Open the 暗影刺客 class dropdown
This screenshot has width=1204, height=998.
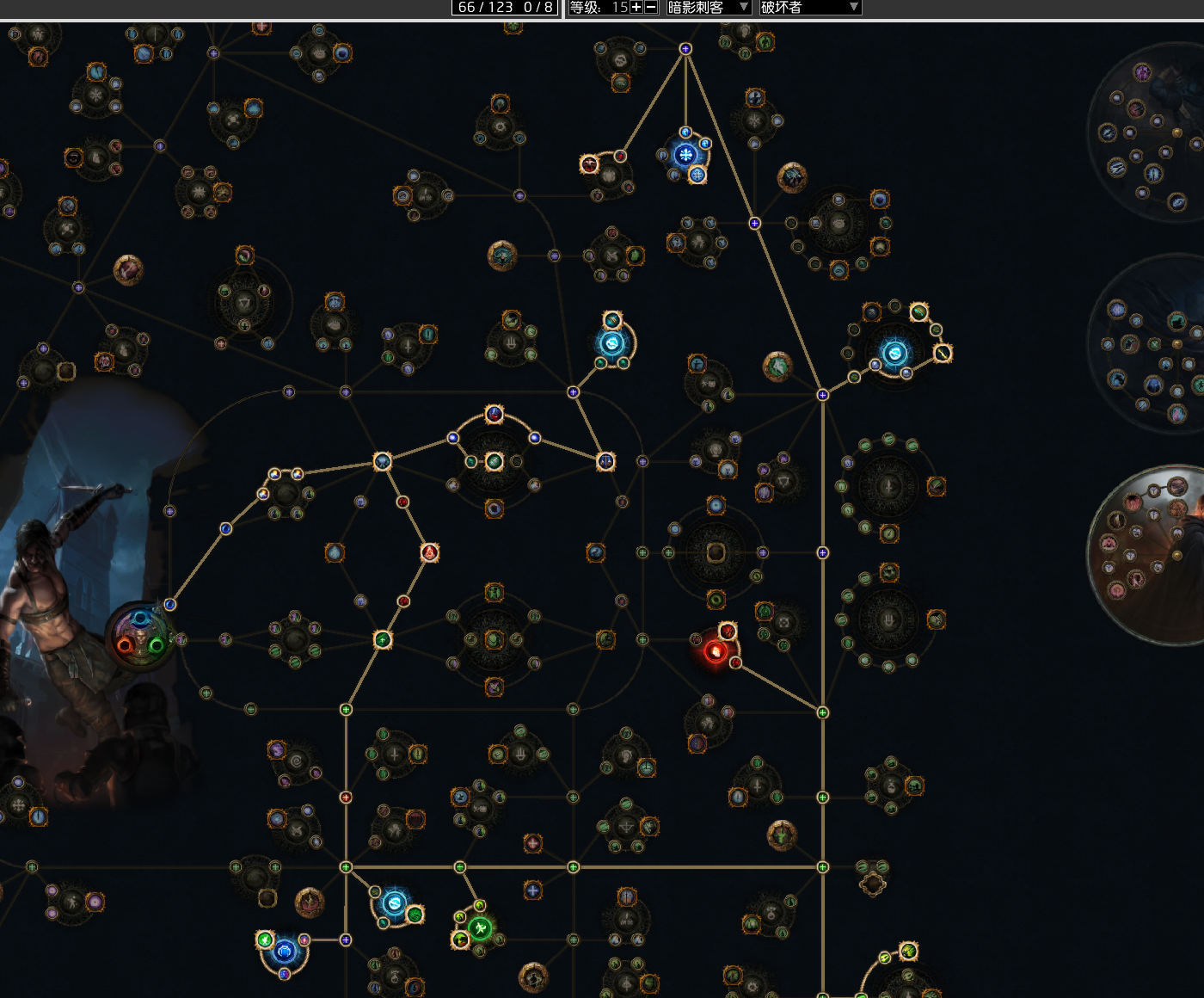[709, 8]
